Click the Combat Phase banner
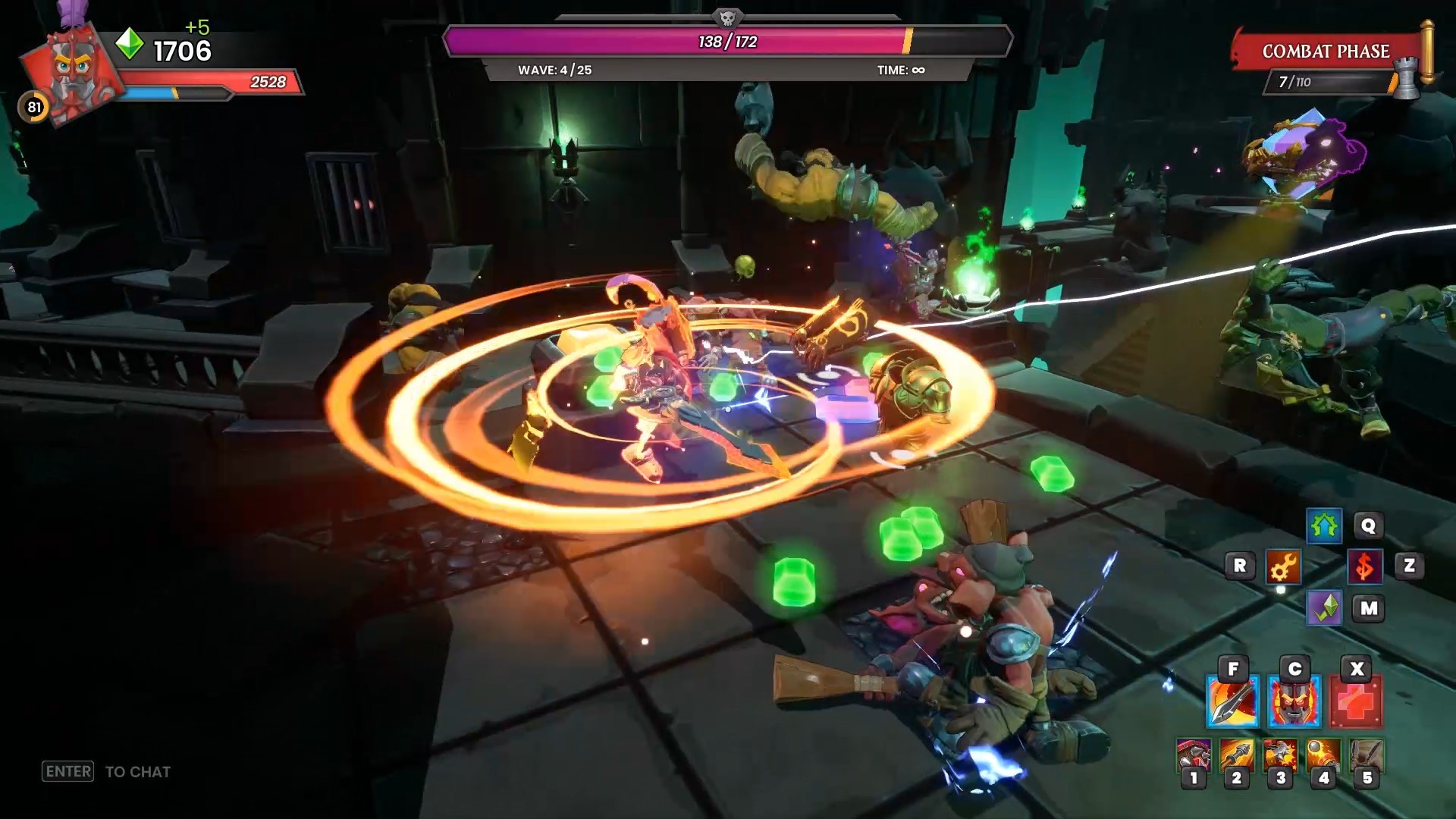This screenshot has height=819, width=1456. click(1326, 52)
